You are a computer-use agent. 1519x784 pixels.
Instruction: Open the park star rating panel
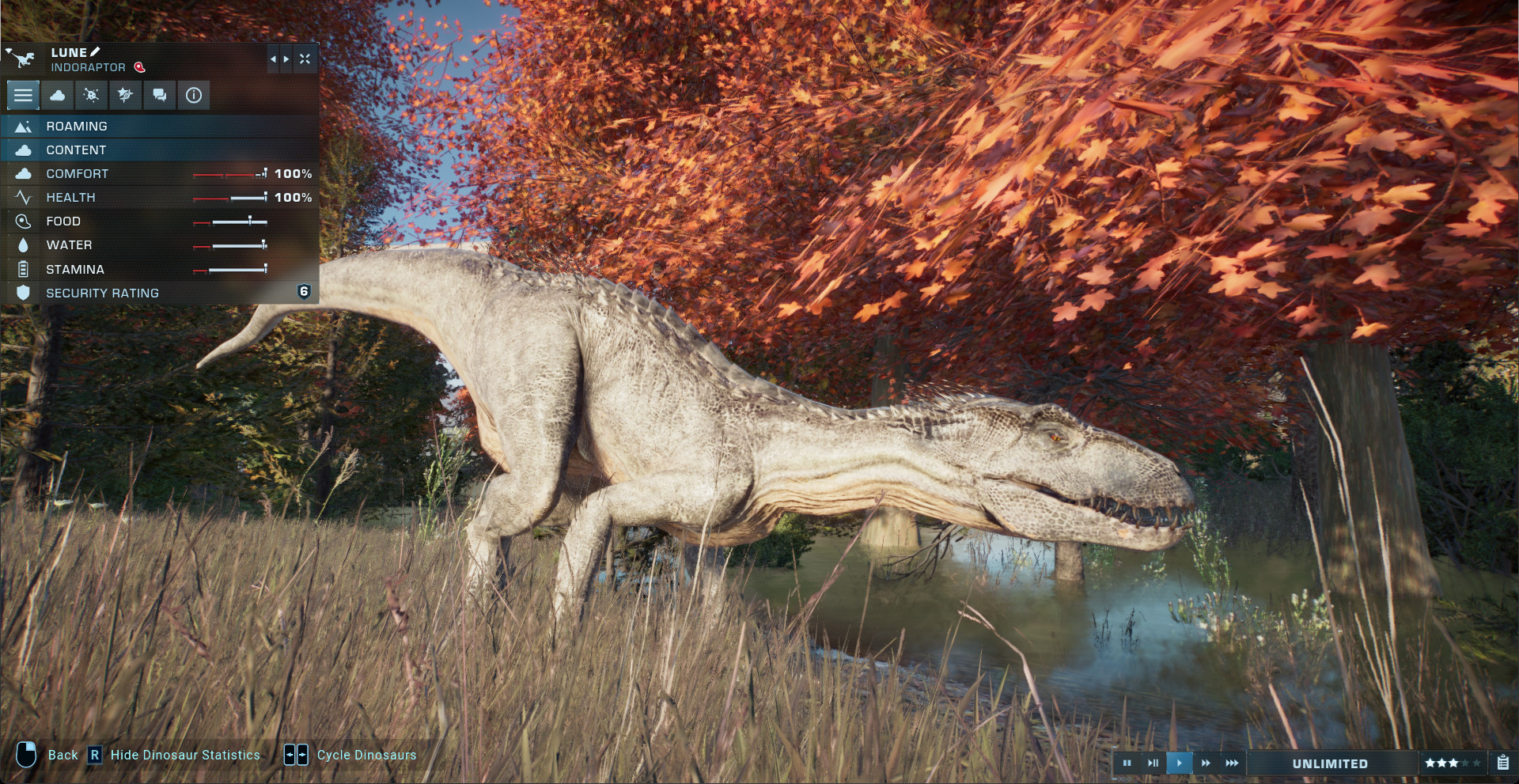pos(1452,763)
